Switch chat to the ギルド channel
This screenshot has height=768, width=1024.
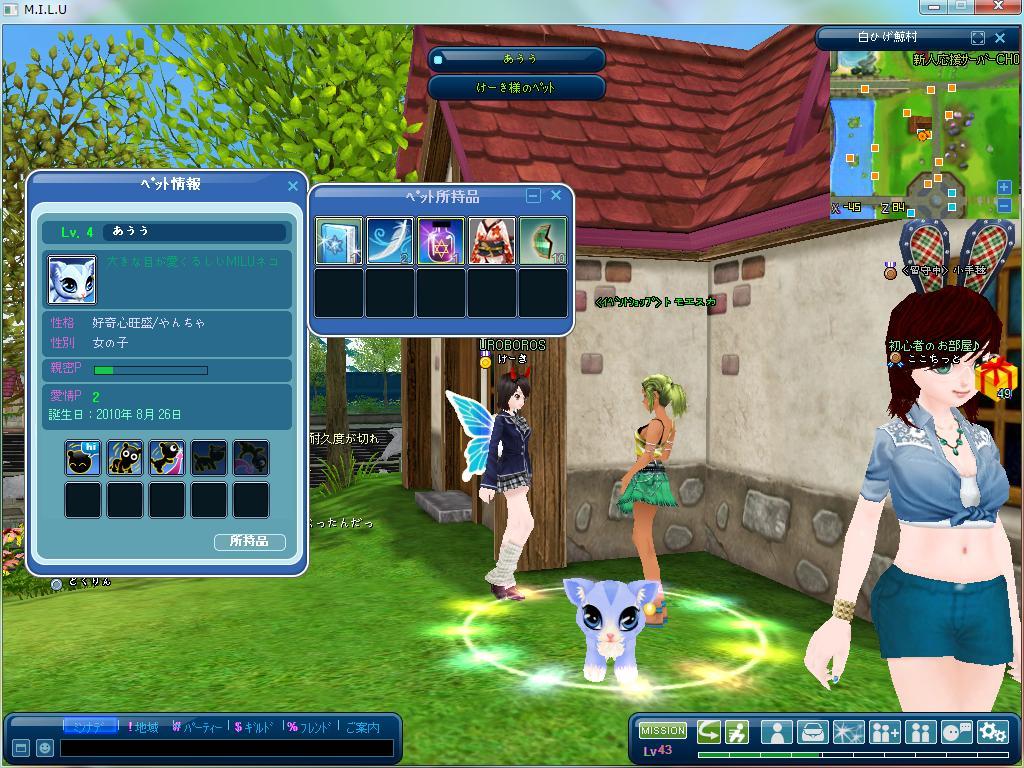253,727
